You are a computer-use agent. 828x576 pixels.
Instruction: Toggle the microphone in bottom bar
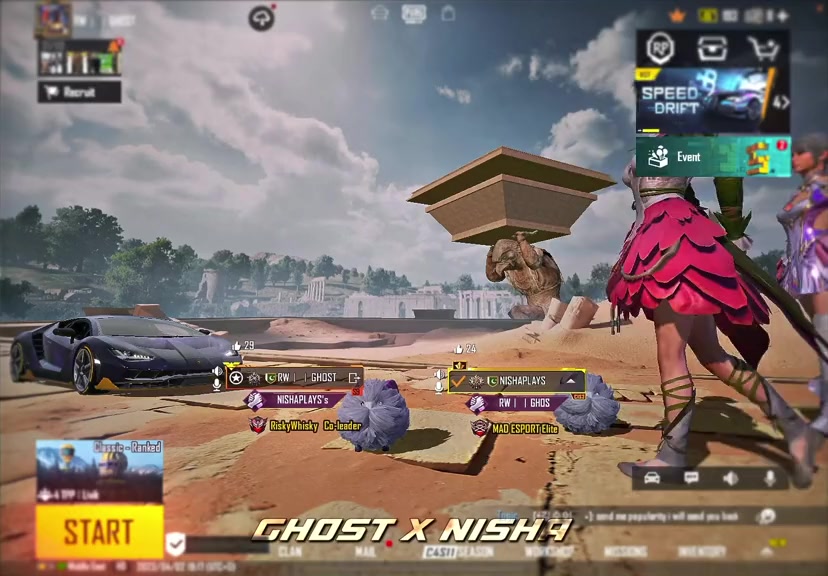pyautogui.click(x=770, y=478)
